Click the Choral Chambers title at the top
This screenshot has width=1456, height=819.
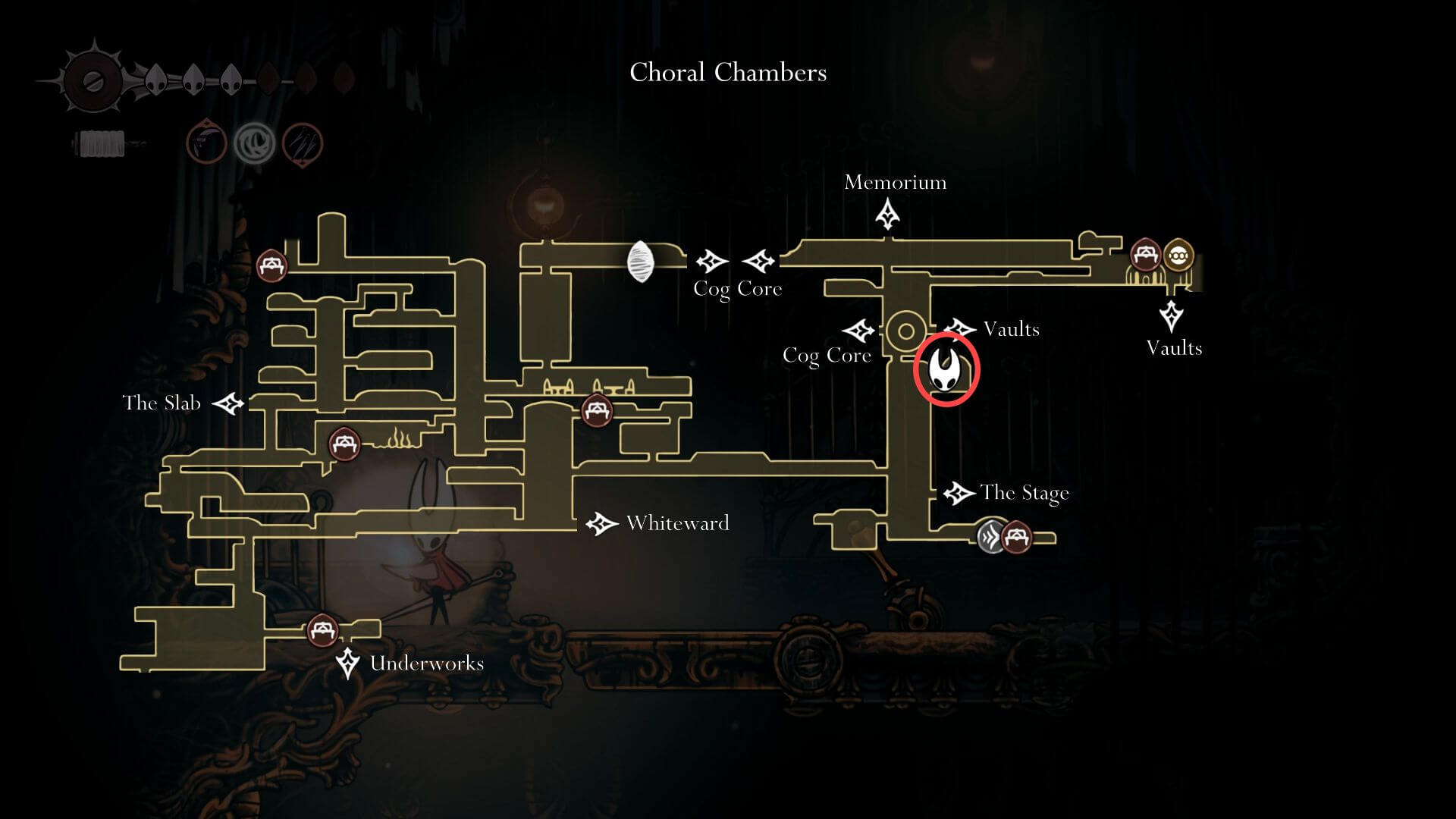727,73
